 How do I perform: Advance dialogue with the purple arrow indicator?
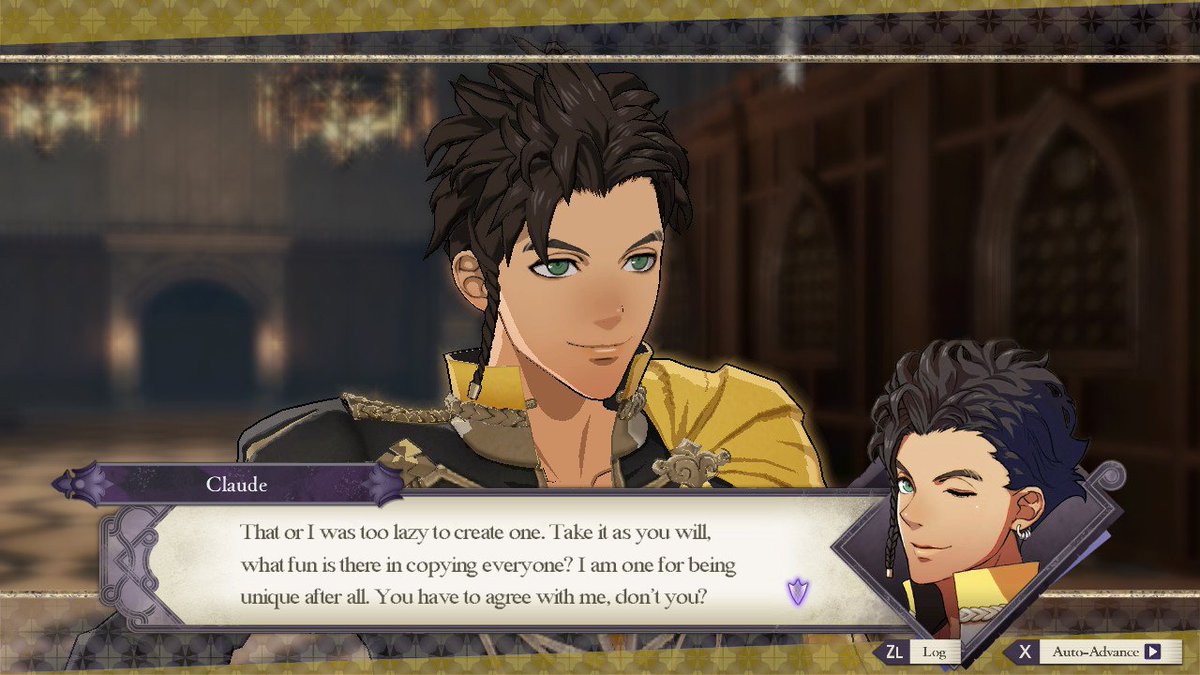point(797,592)
